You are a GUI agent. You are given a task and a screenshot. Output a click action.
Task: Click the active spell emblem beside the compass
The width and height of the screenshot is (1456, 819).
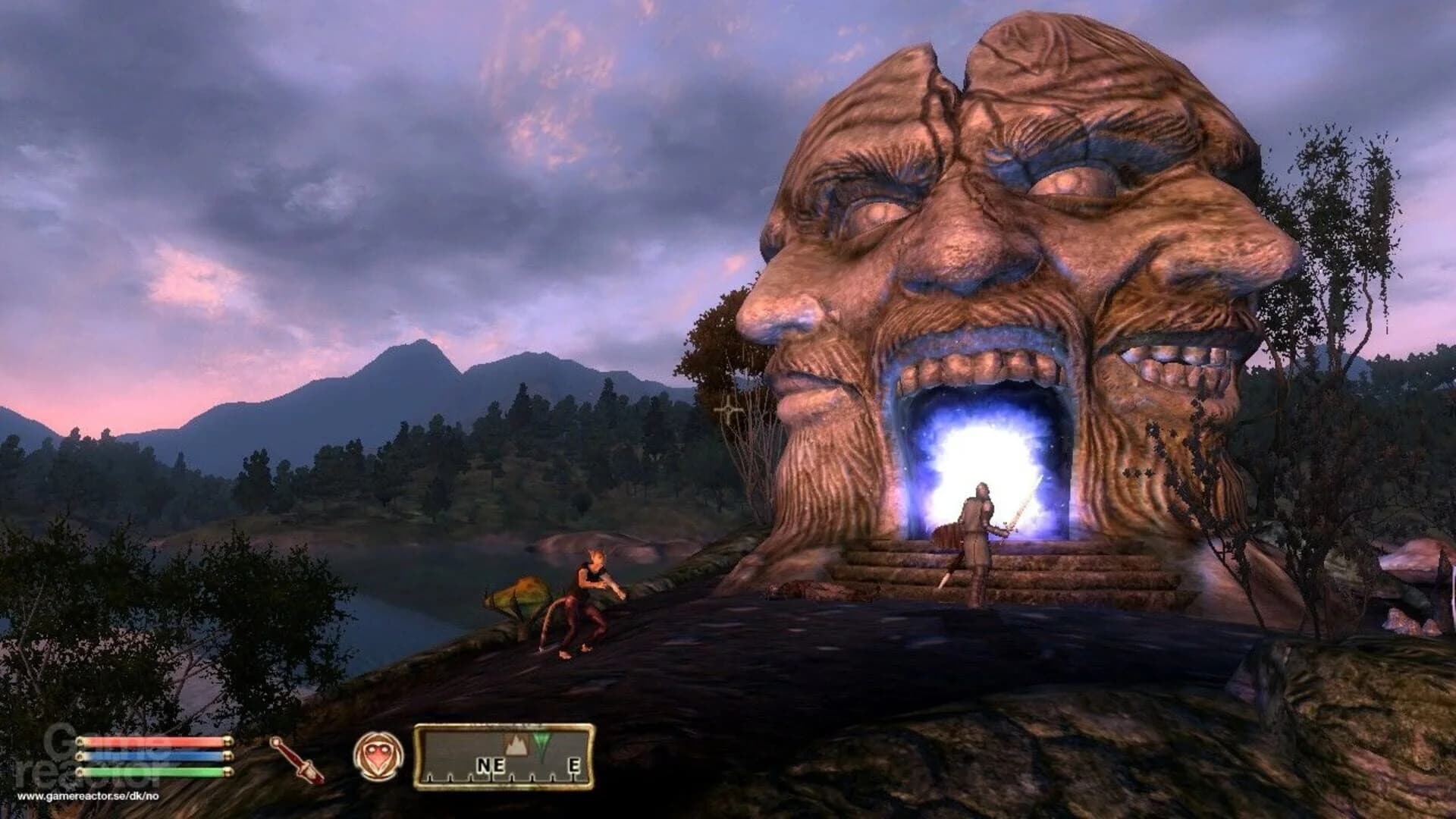377,755
